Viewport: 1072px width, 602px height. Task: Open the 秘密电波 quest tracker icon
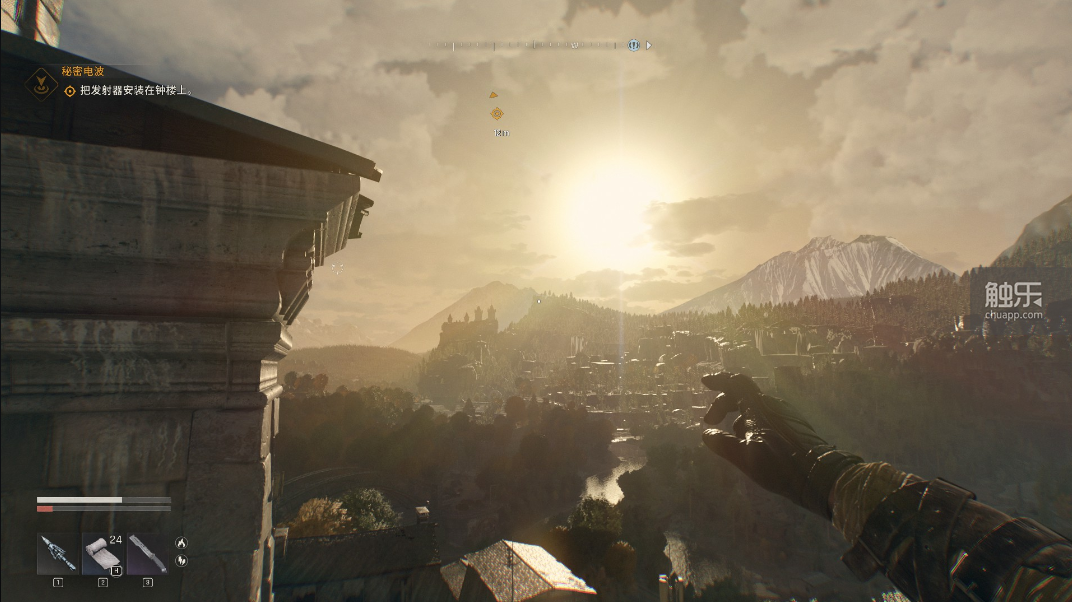coord(40,82)
